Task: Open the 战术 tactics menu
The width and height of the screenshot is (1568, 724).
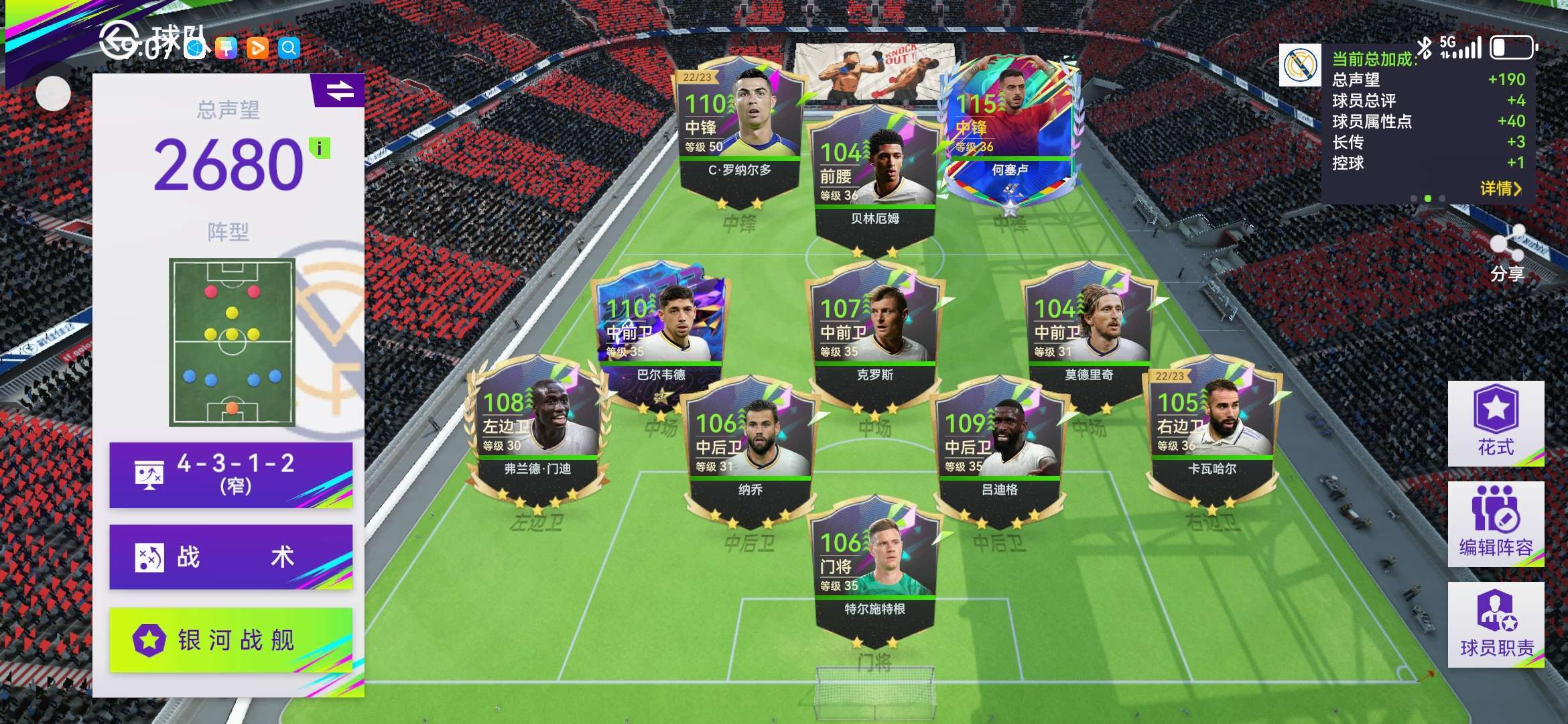Action: click(x=231, y=557)
